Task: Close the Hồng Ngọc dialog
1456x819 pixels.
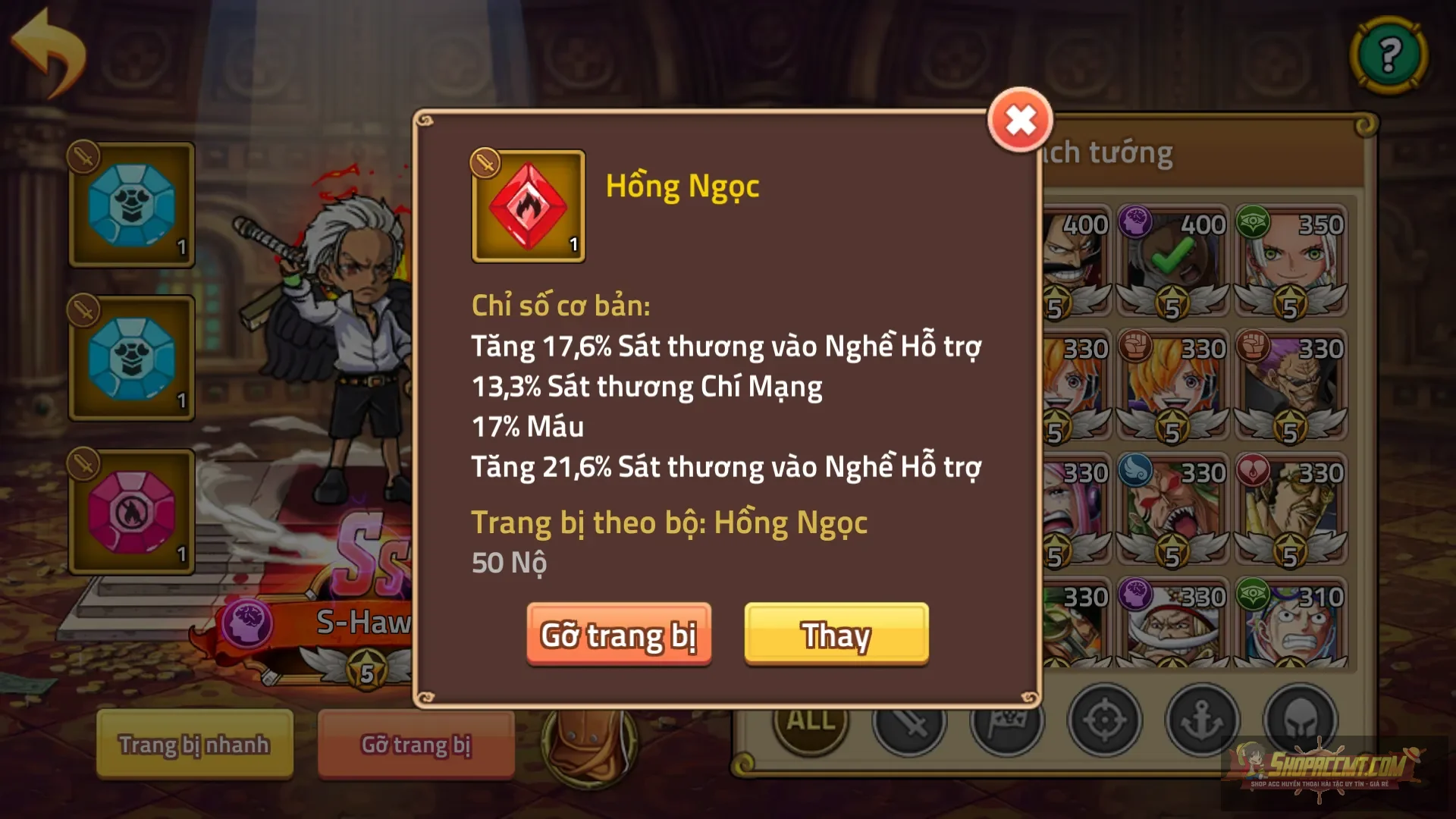Action: coord(1021,118)
